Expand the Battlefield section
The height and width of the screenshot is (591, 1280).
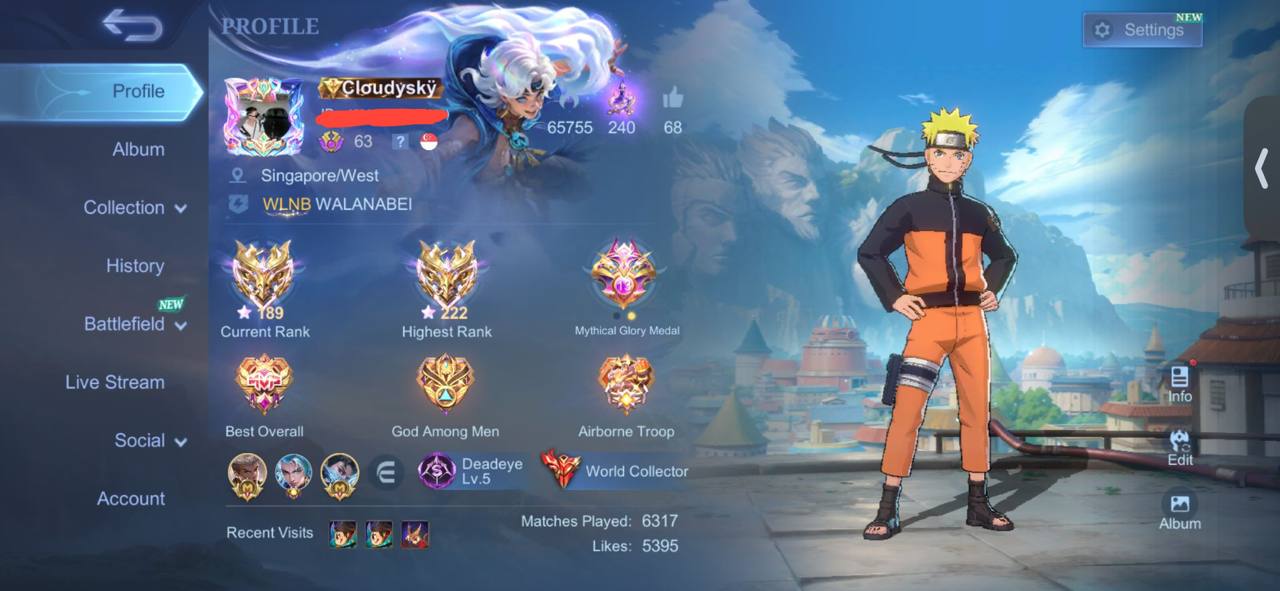[135, 324]
